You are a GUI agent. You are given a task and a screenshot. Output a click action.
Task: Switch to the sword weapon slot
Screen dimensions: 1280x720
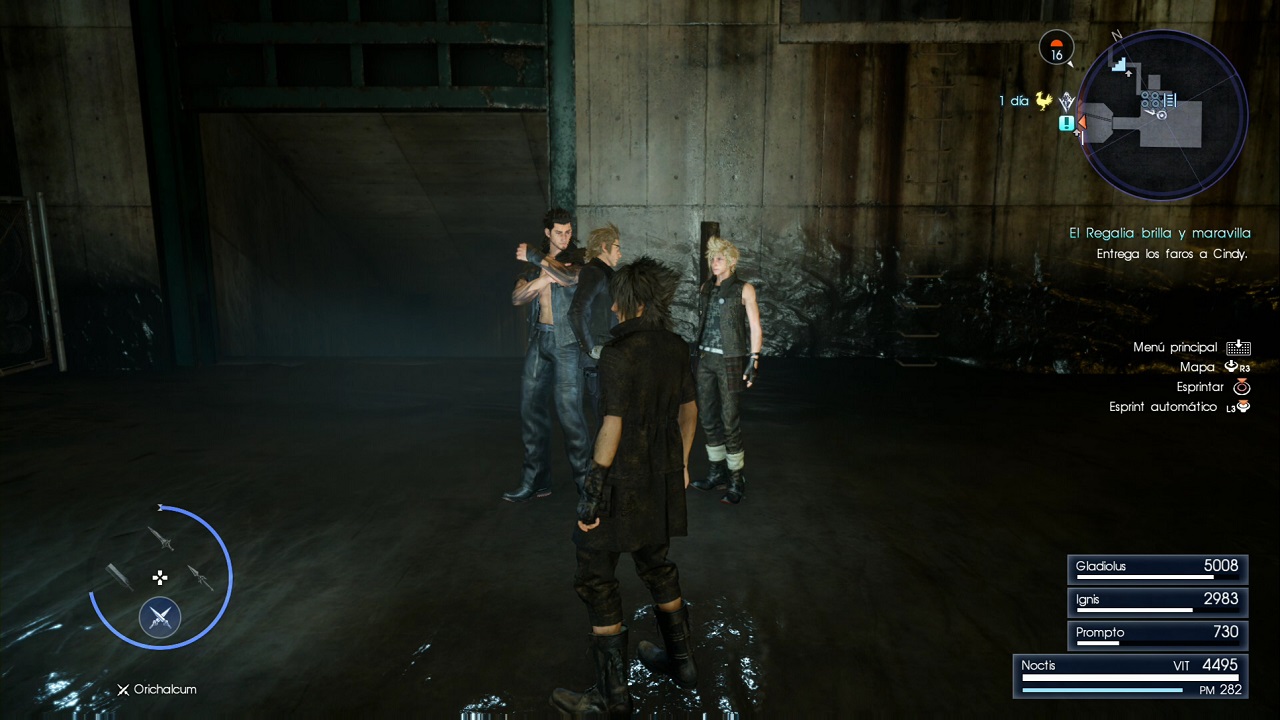pyautogui.click(x=161, y=538)
